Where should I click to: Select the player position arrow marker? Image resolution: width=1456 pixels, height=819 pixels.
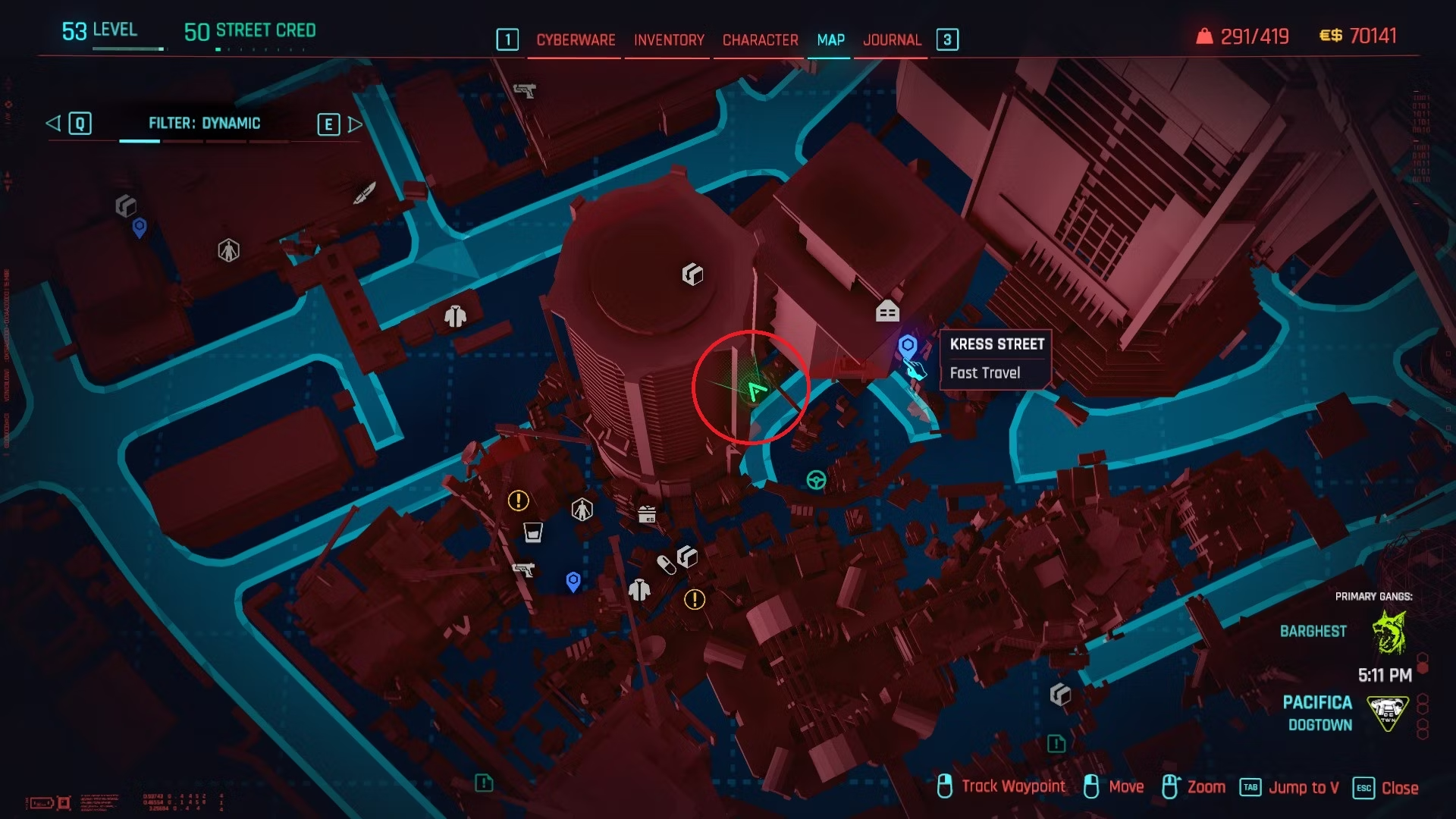tap(756, 391)
